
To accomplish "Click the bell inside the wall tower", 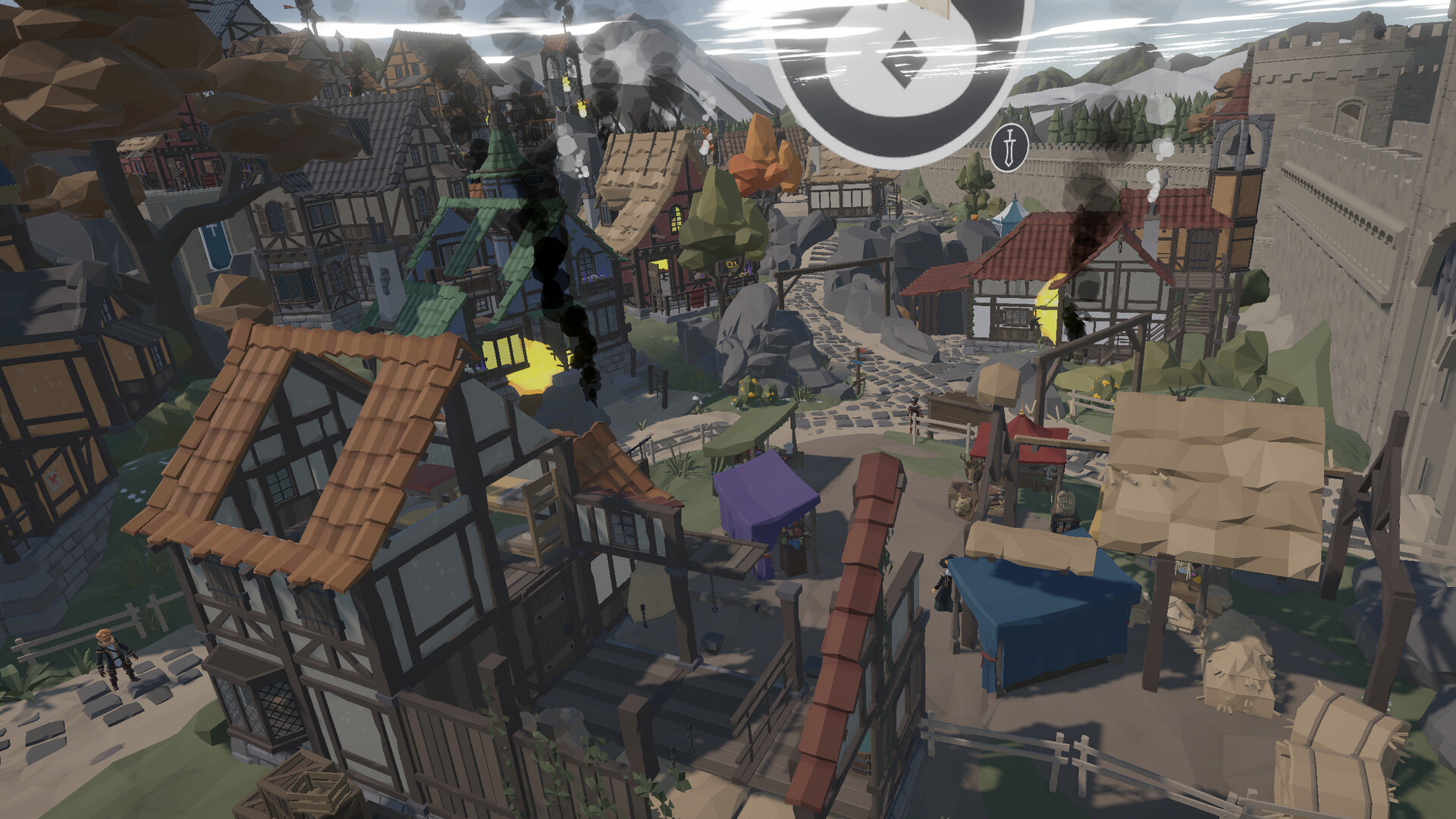I will (1238, 144).
